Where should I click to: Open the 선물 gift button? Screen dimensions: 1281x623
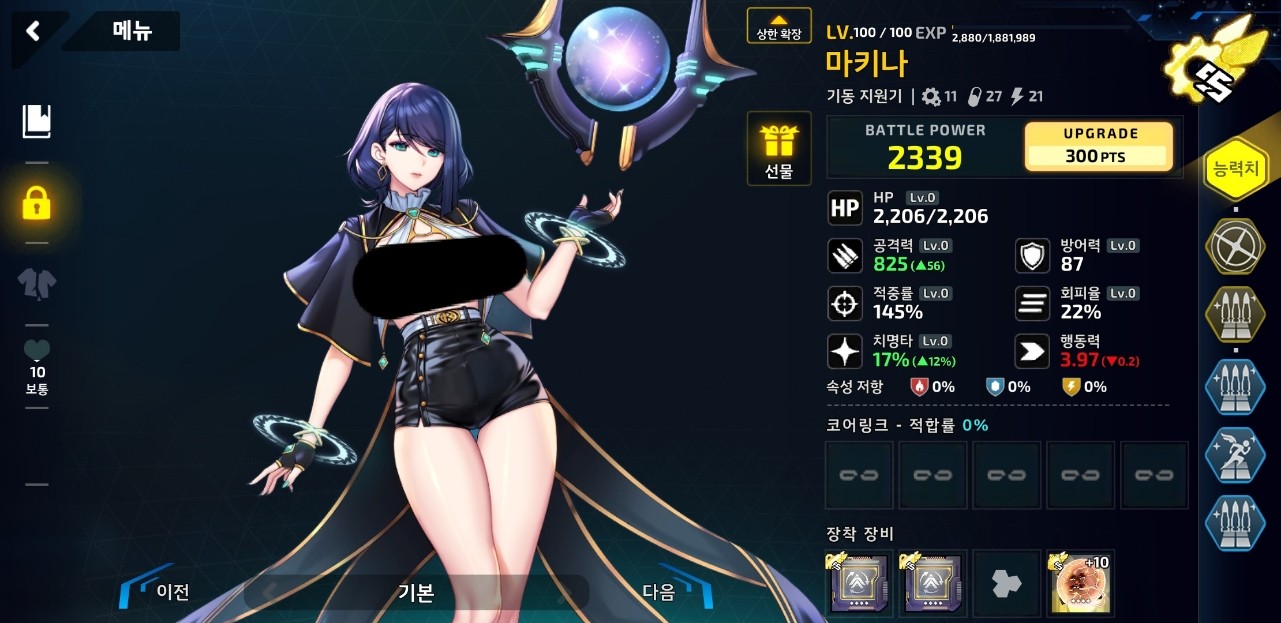click(x=778, y=148)
